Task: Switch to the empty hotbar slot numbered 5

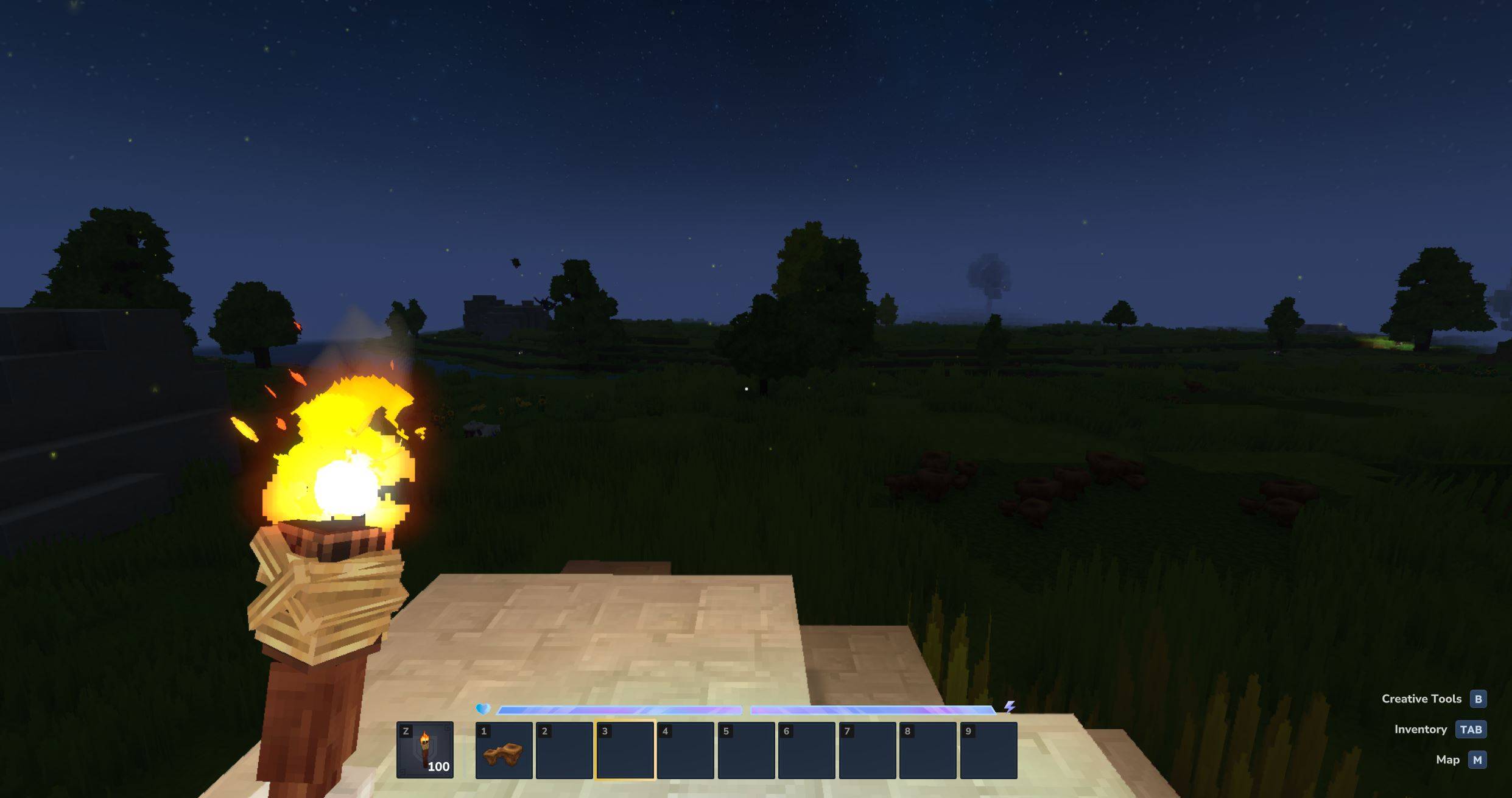Action: coord(746,751)
